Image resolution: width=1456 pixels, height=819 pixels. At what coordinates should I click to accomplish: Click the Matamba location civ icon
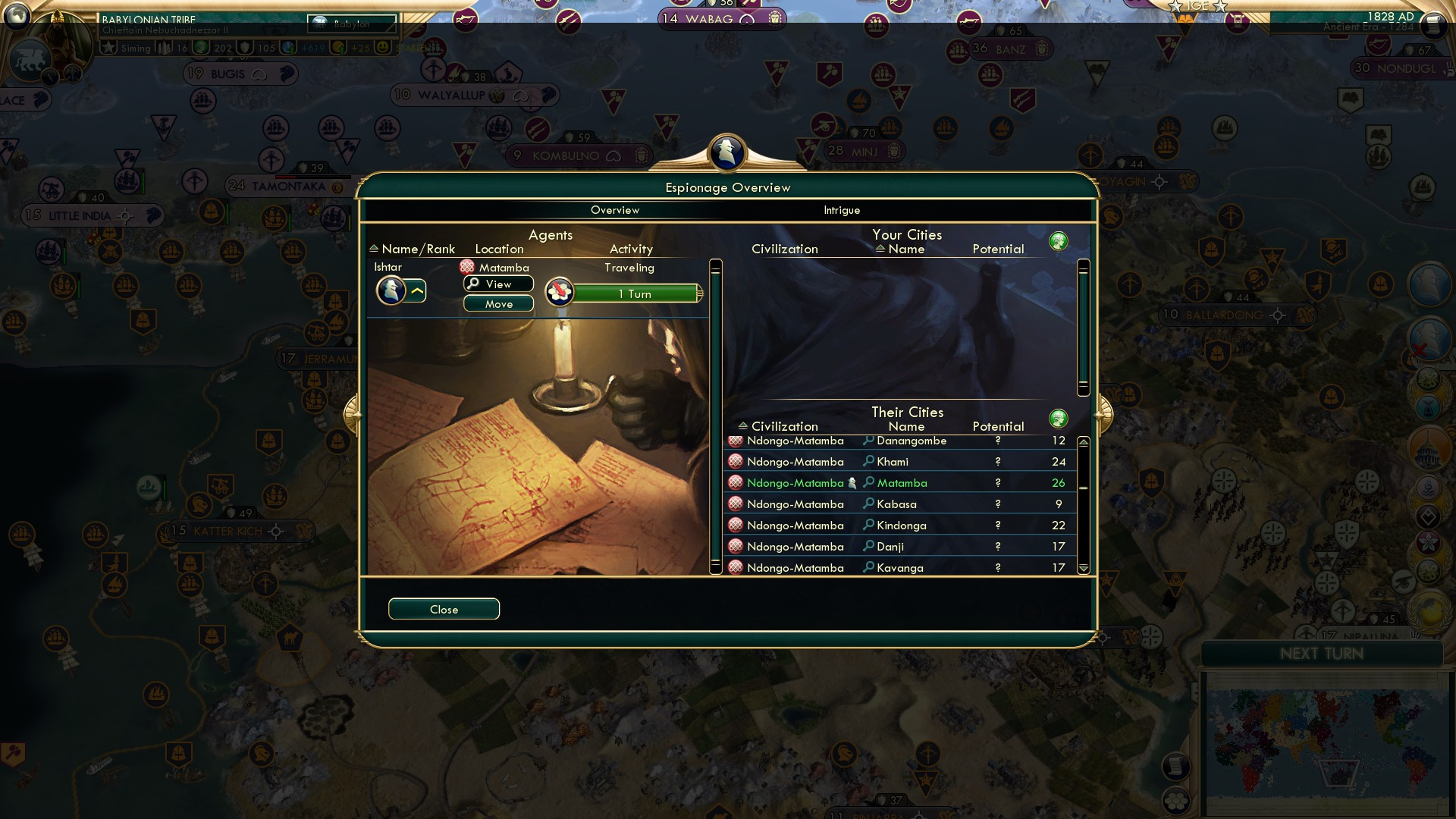click(x=466, y=267)
